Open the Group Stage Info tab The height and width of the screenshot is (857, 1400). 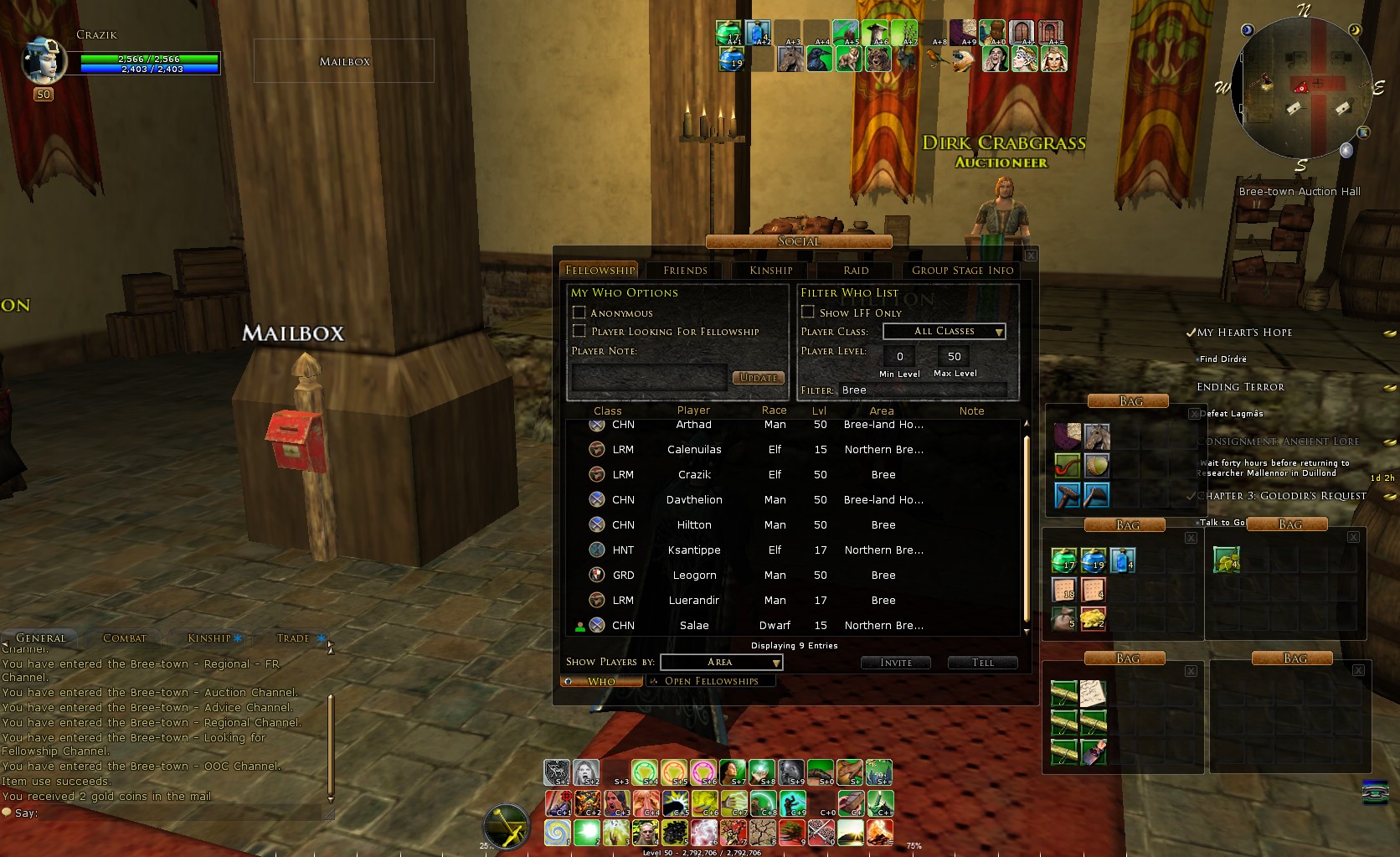(x=962, y=271)
